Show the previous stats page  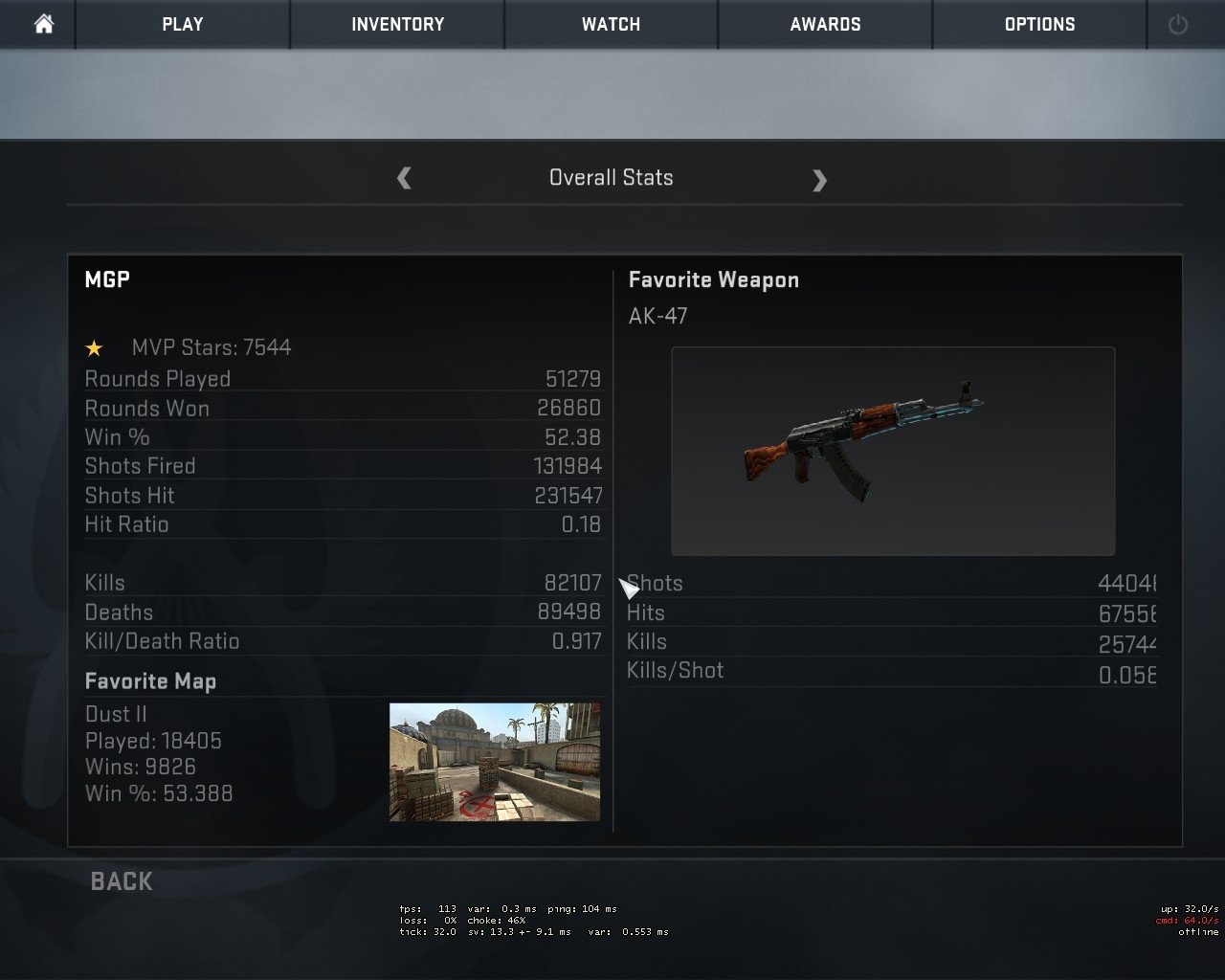pyautogui.click(x=404, y=178)
